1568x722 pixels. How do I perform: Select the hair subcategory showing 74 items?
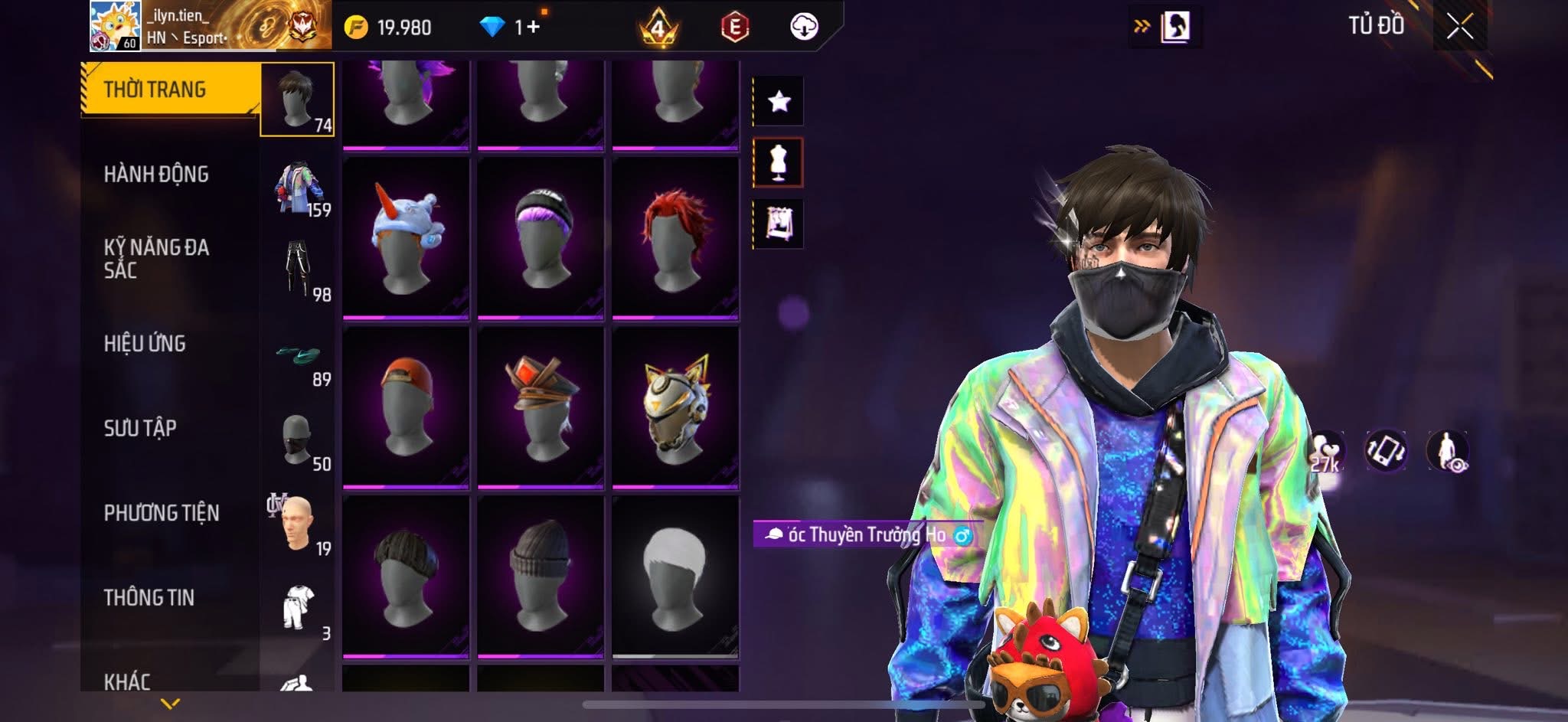tap(297, 100)
